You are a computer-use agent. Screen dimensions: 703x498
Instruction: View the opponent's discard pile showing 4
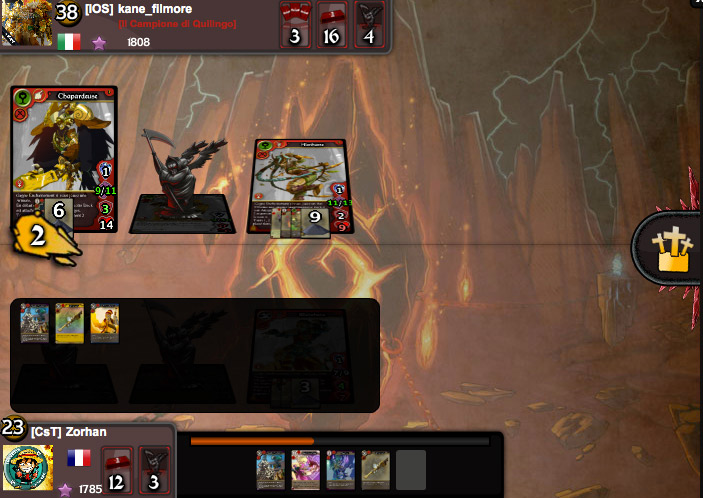370,24
